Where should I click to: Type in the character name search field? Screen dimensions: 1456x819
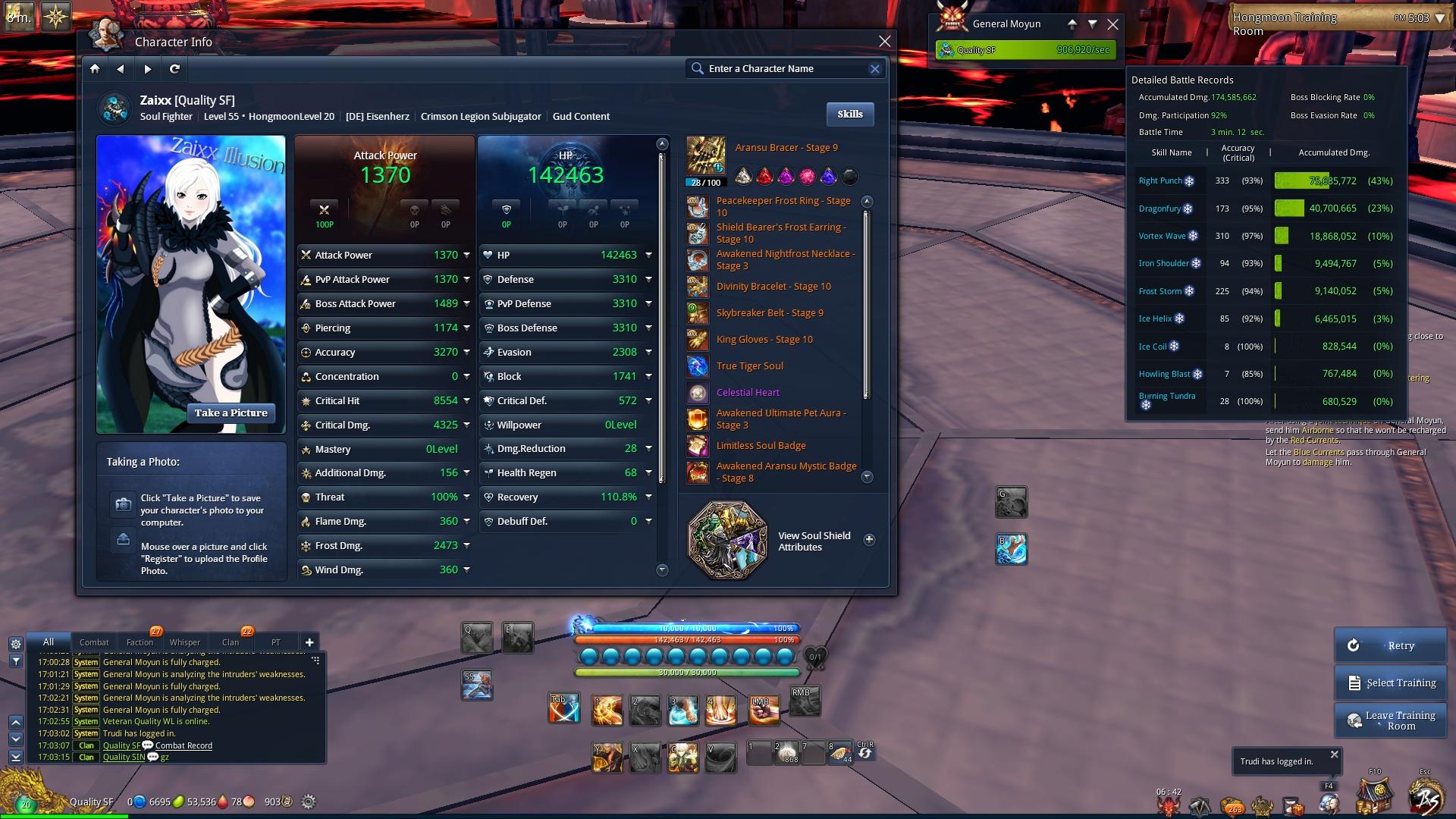coord(785,69)
